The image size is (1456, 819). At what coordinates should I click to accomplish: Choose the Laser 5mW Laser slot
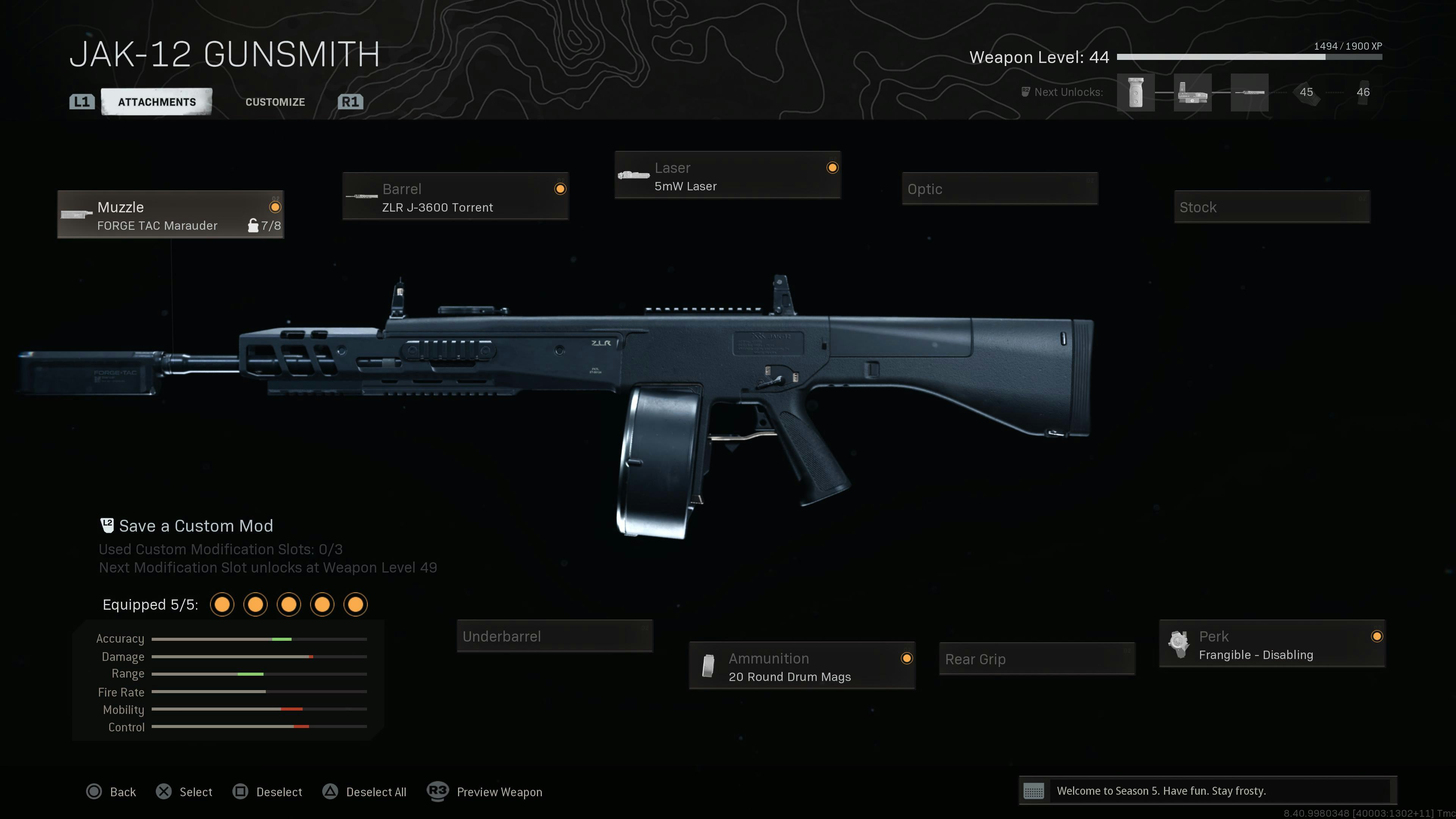[x=728, y=175]
